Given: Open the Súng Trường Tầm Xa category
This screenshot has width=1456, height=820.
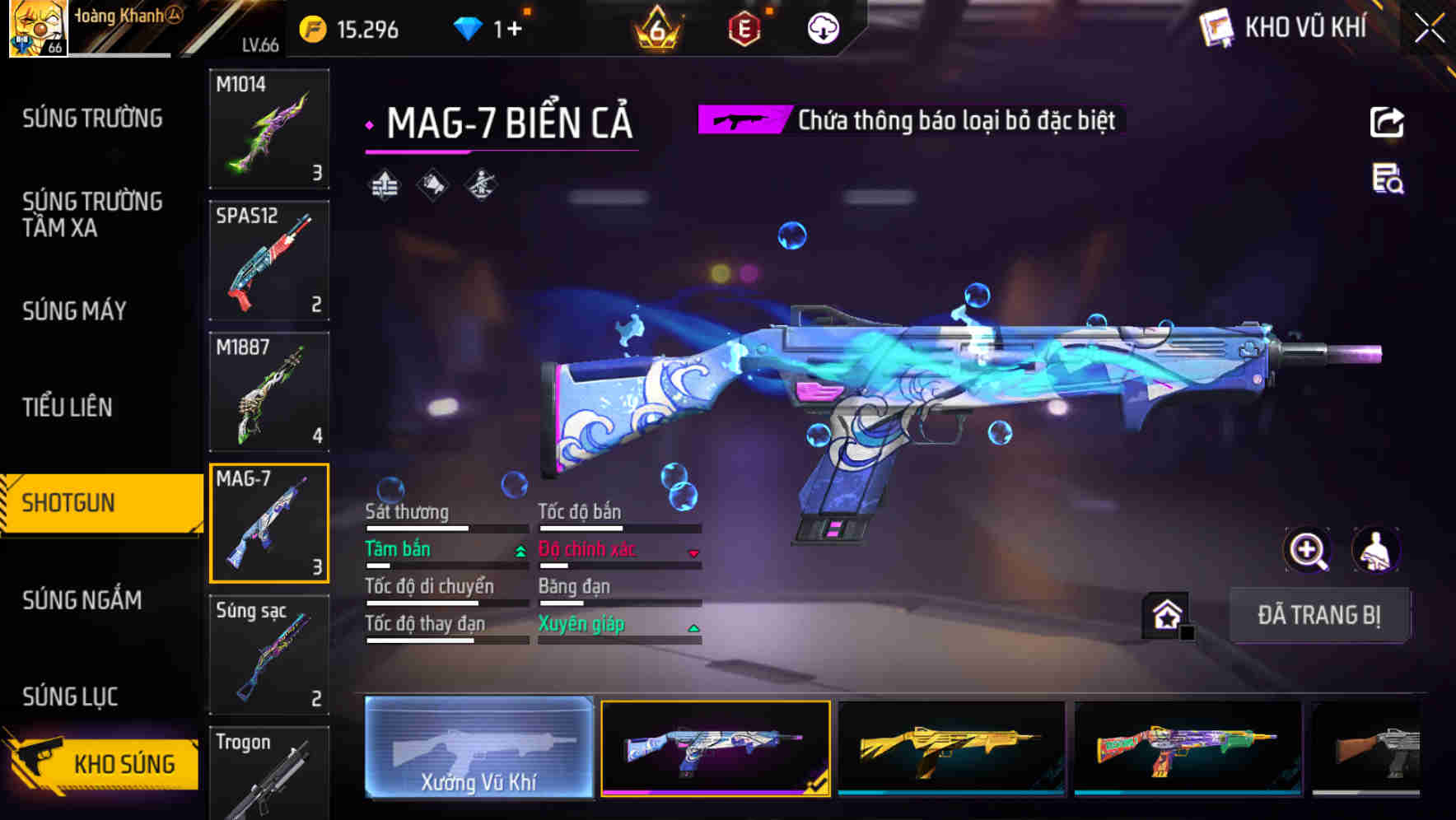Looking at the screenshot, I should pyautogui.click(x=92, y=214).
